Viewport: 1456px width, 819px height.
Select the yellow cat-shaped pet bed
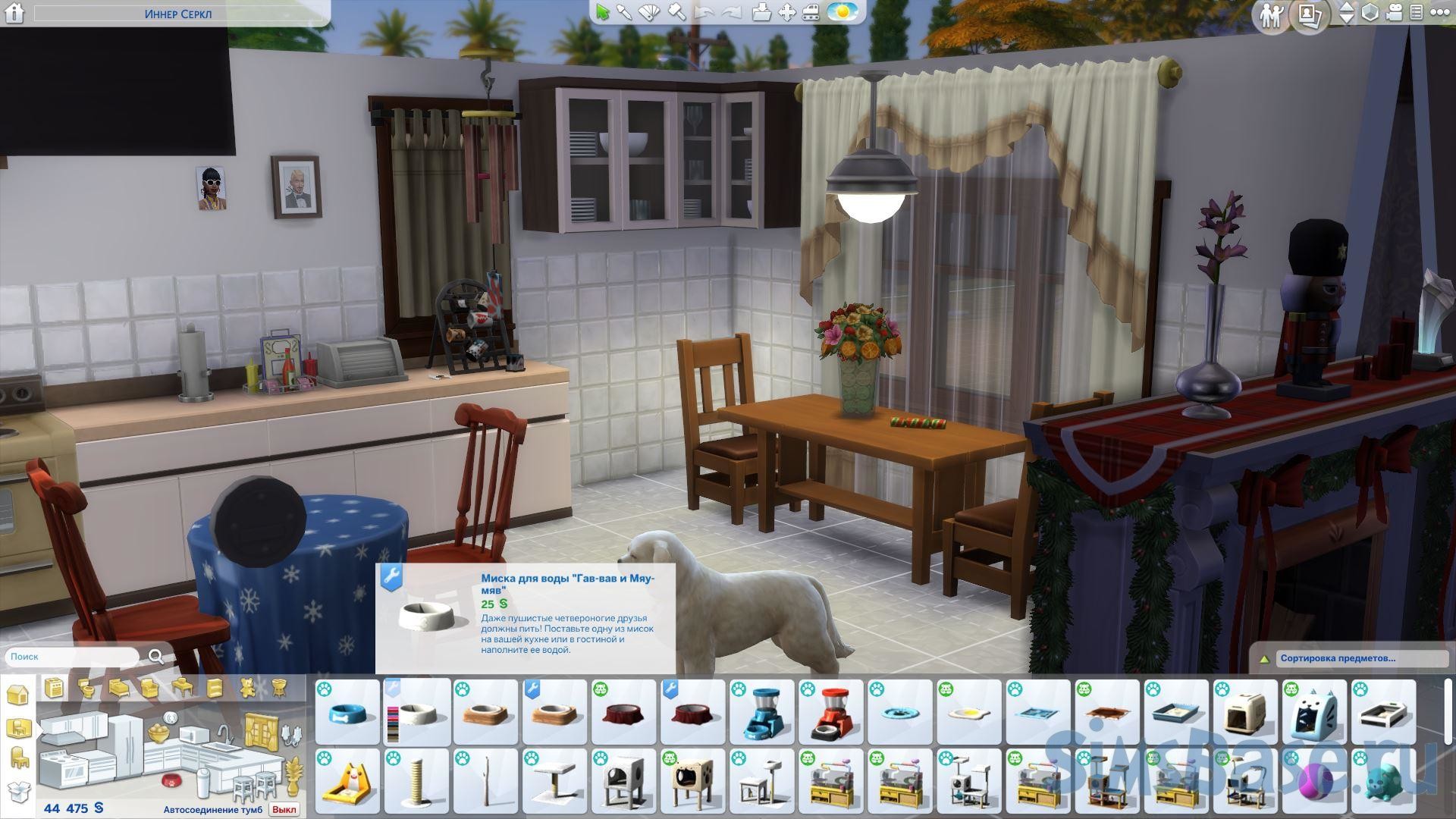point(348,781)
